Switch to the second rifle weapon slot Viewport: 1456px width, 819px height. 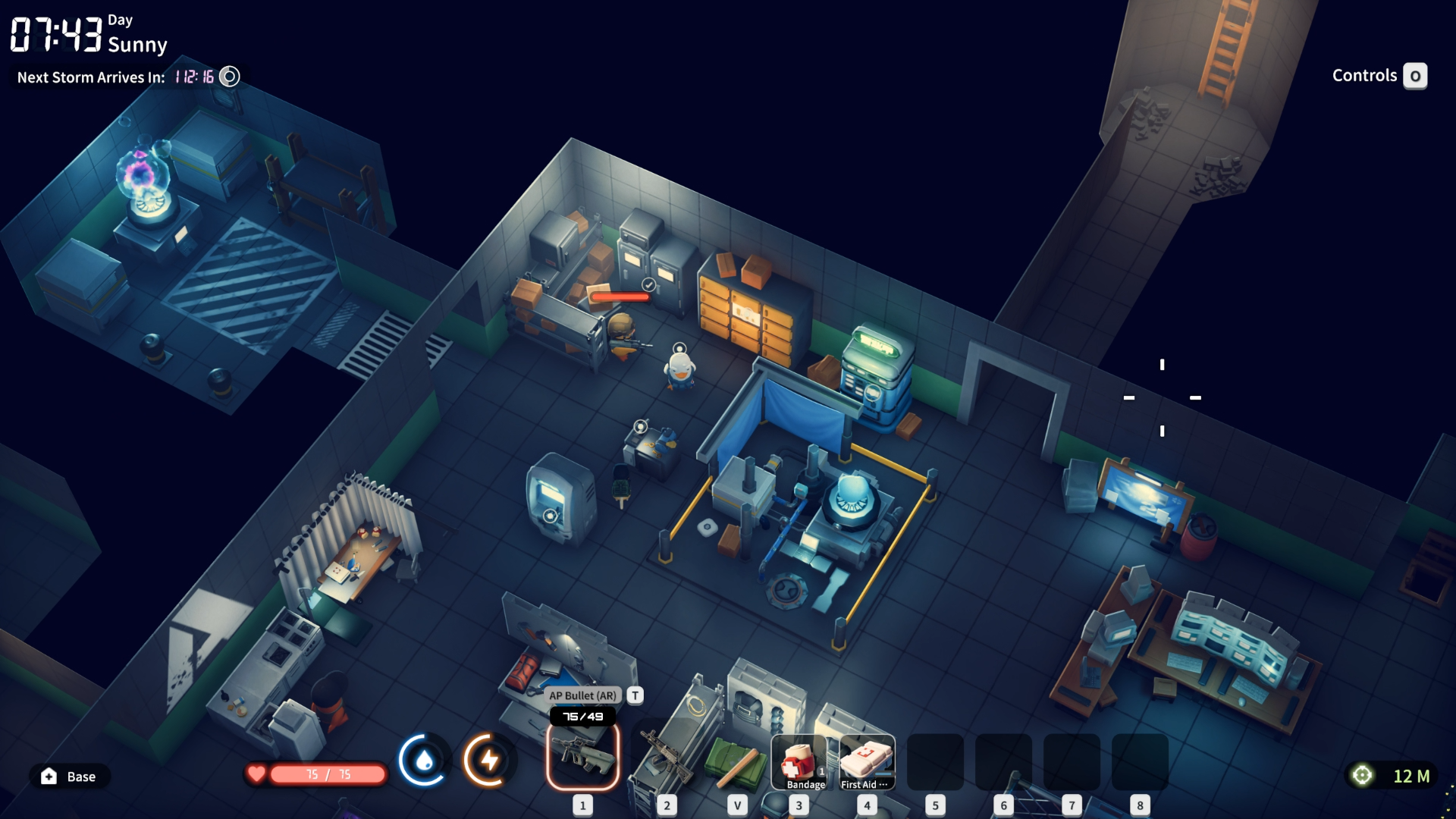coord(666,757)
